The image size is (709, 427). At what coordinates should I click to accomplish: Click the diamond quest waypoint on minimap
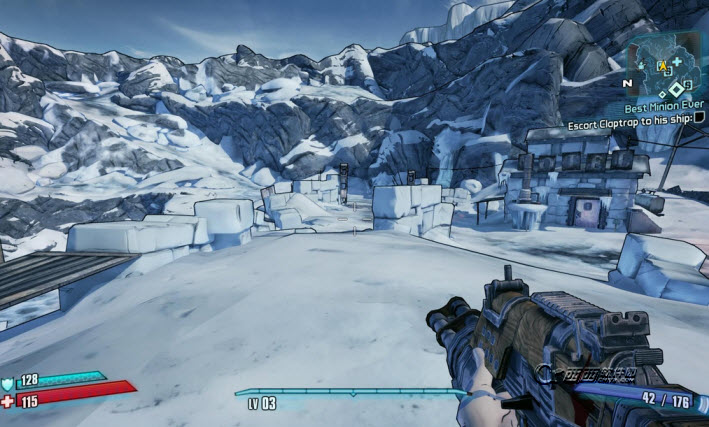click(x=675, y=87)
